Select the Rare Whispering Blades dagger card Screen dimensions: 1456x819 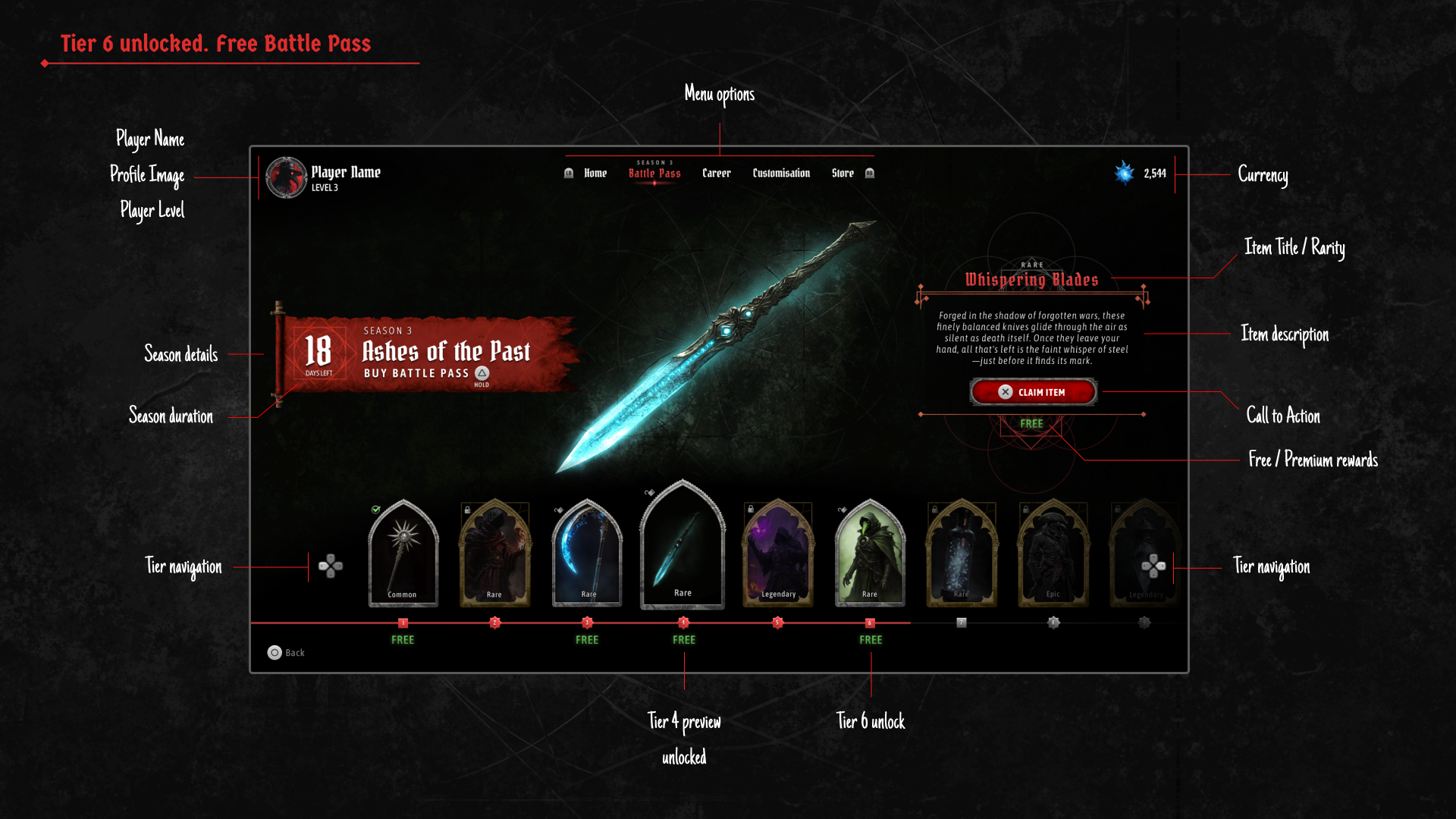click(x=682, y=546)
